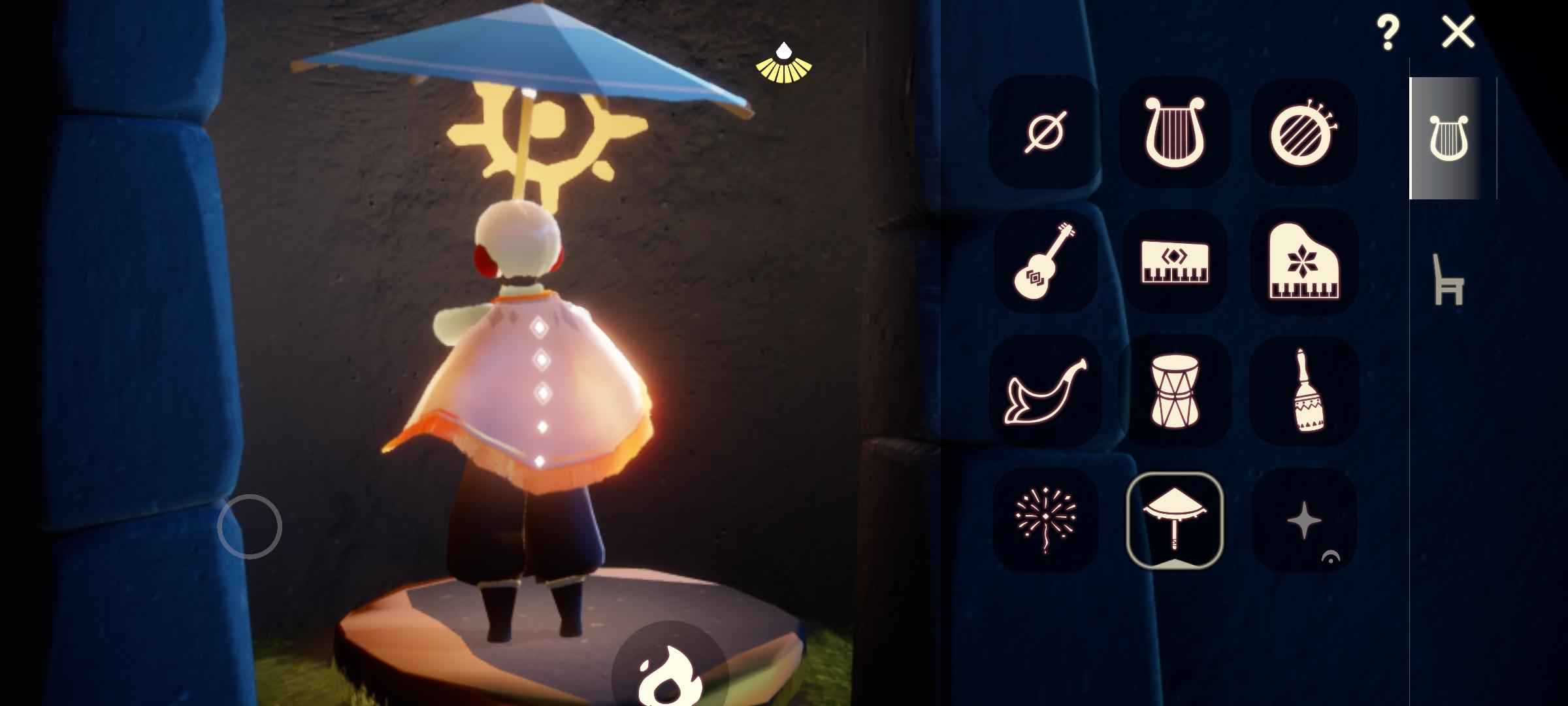Viewport: 1568px width, 706px height.
Task: Close the props closet menu
Action: click(x=1458, y=33)
